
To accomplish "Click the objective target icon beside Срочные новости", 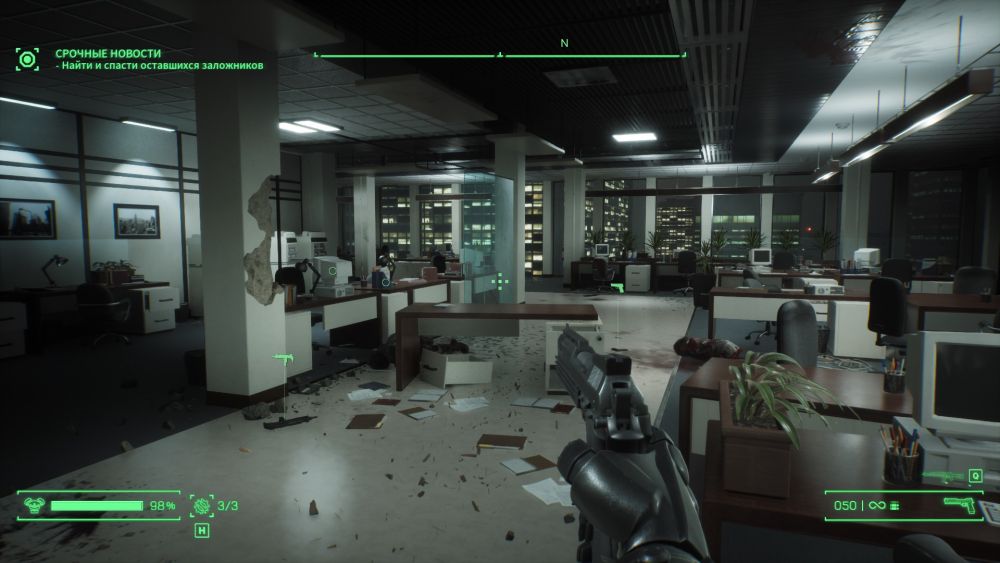I will [x=27, y=58].
